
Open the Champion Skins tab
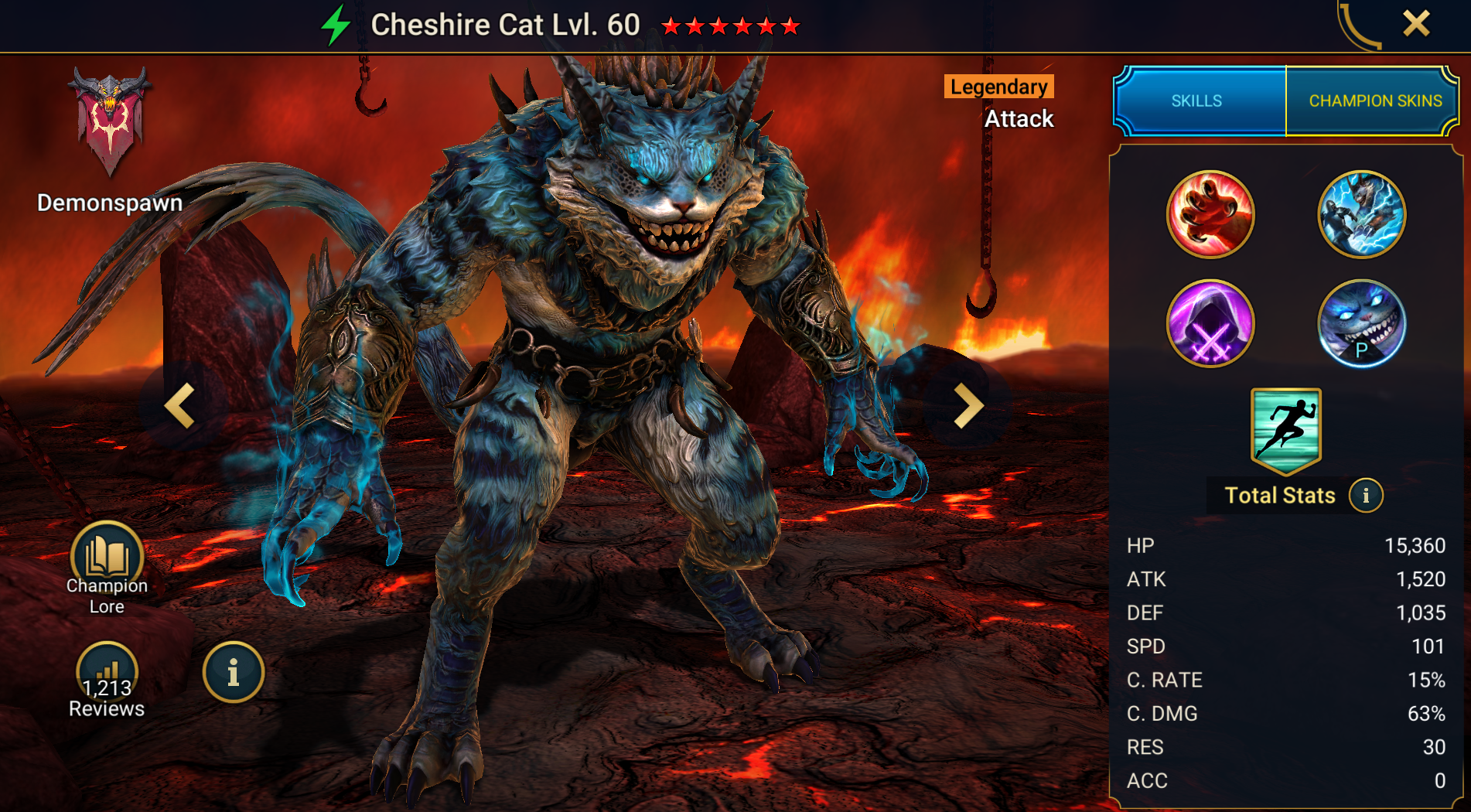pyautogui.click(x=1374, y=101)
